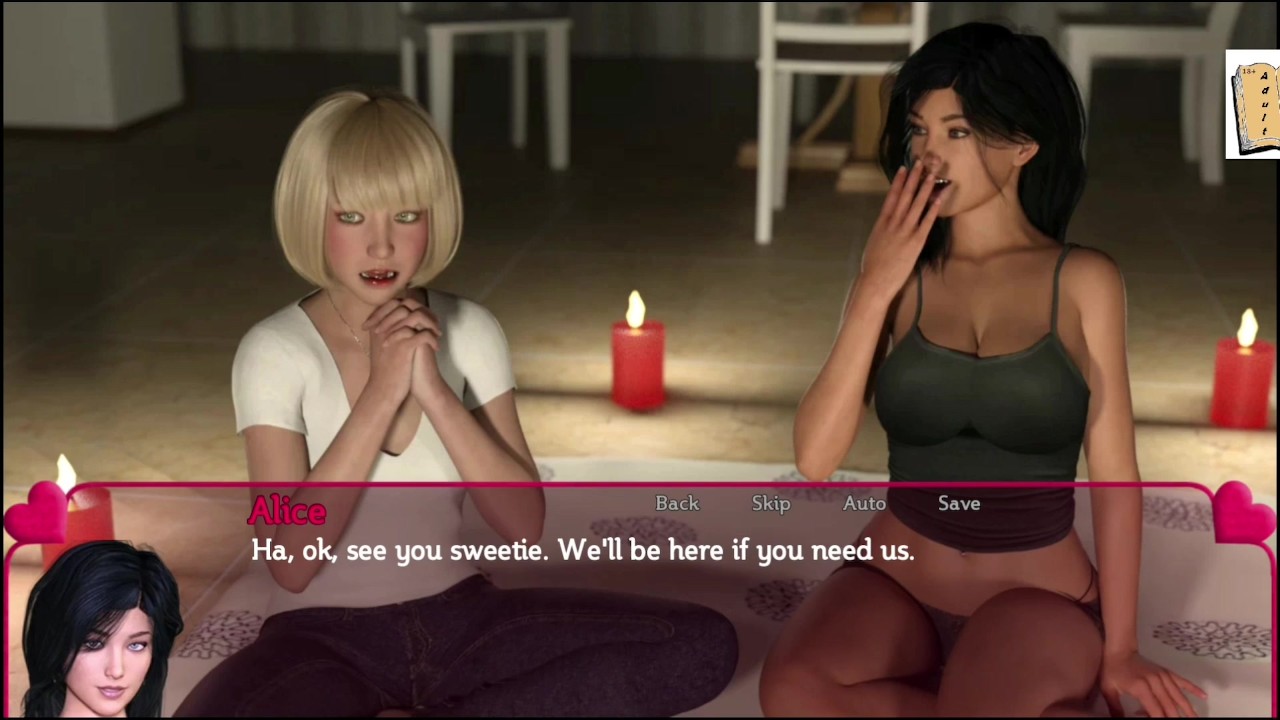This screenshot has height=720, width=1280.
Task: Click Alice's dialogue line to continue
Action: coord(582,550)
